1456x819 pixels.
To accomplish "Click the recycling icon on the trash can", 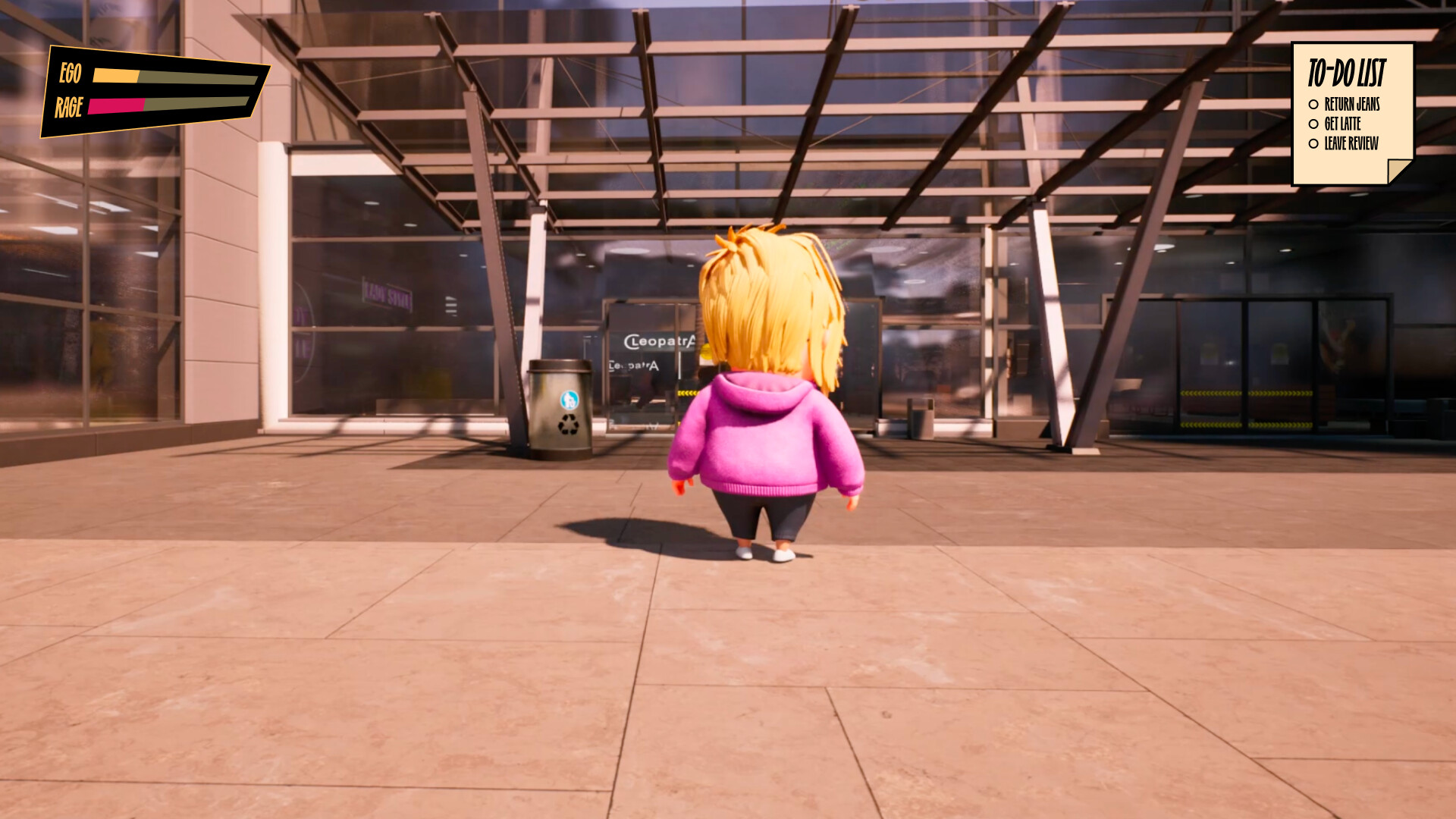I will pyautogui.click(x=569, y=424).
